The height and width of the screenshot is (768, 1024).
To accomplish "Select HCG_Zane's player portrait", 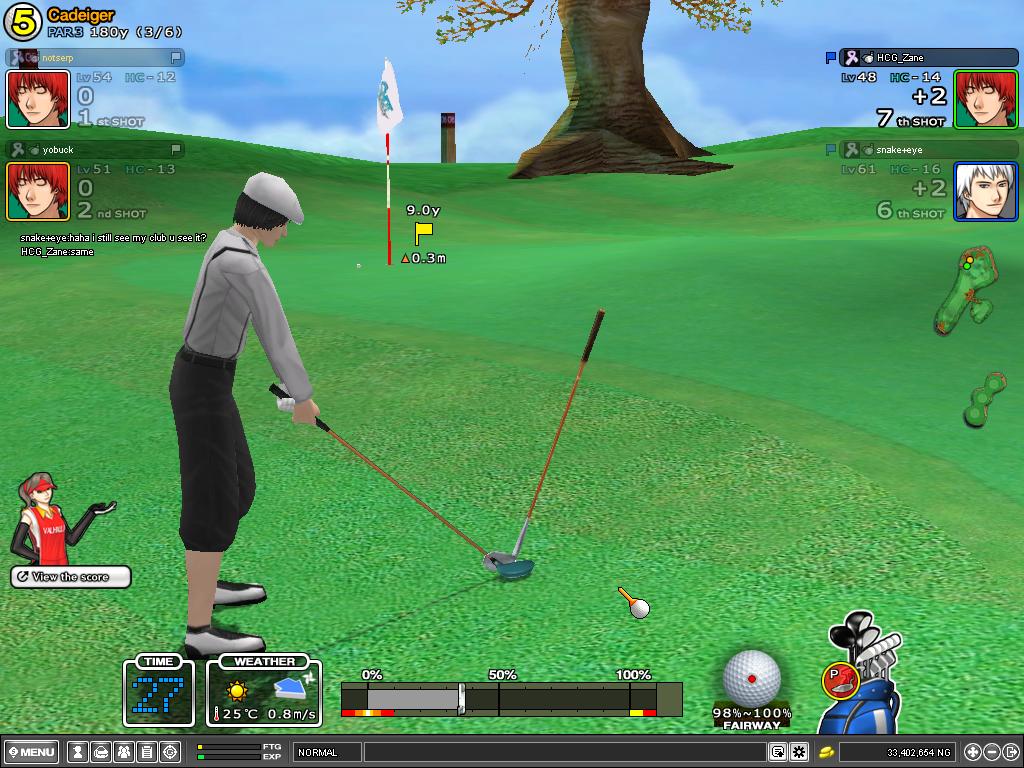I will [985, 99].
